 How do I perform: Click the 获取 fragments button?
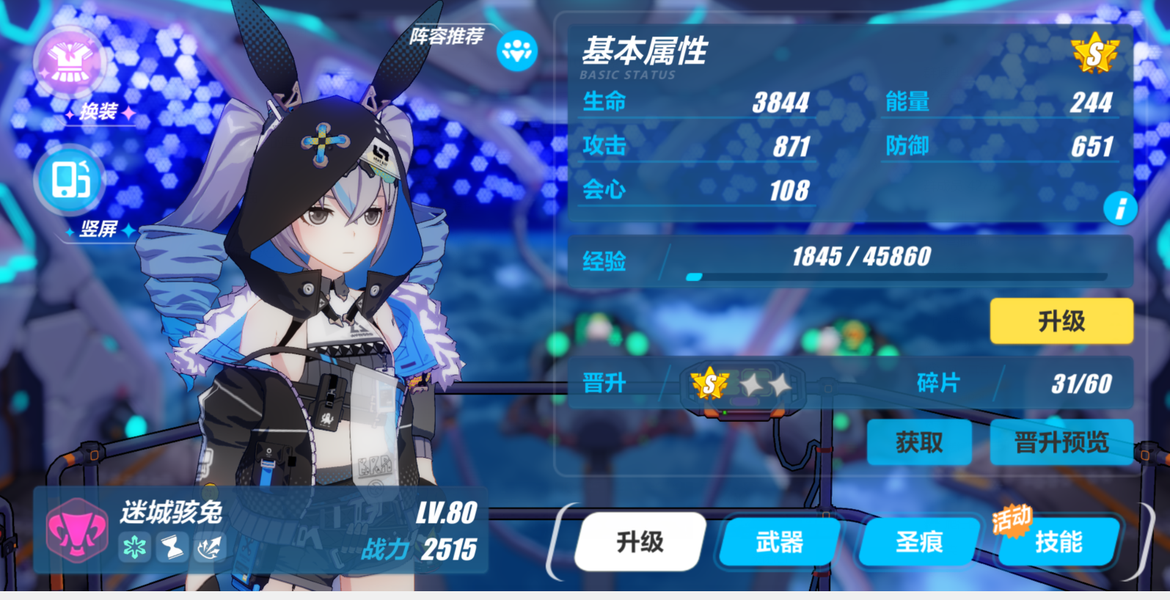pyautogui.click(x=919, y=442)
